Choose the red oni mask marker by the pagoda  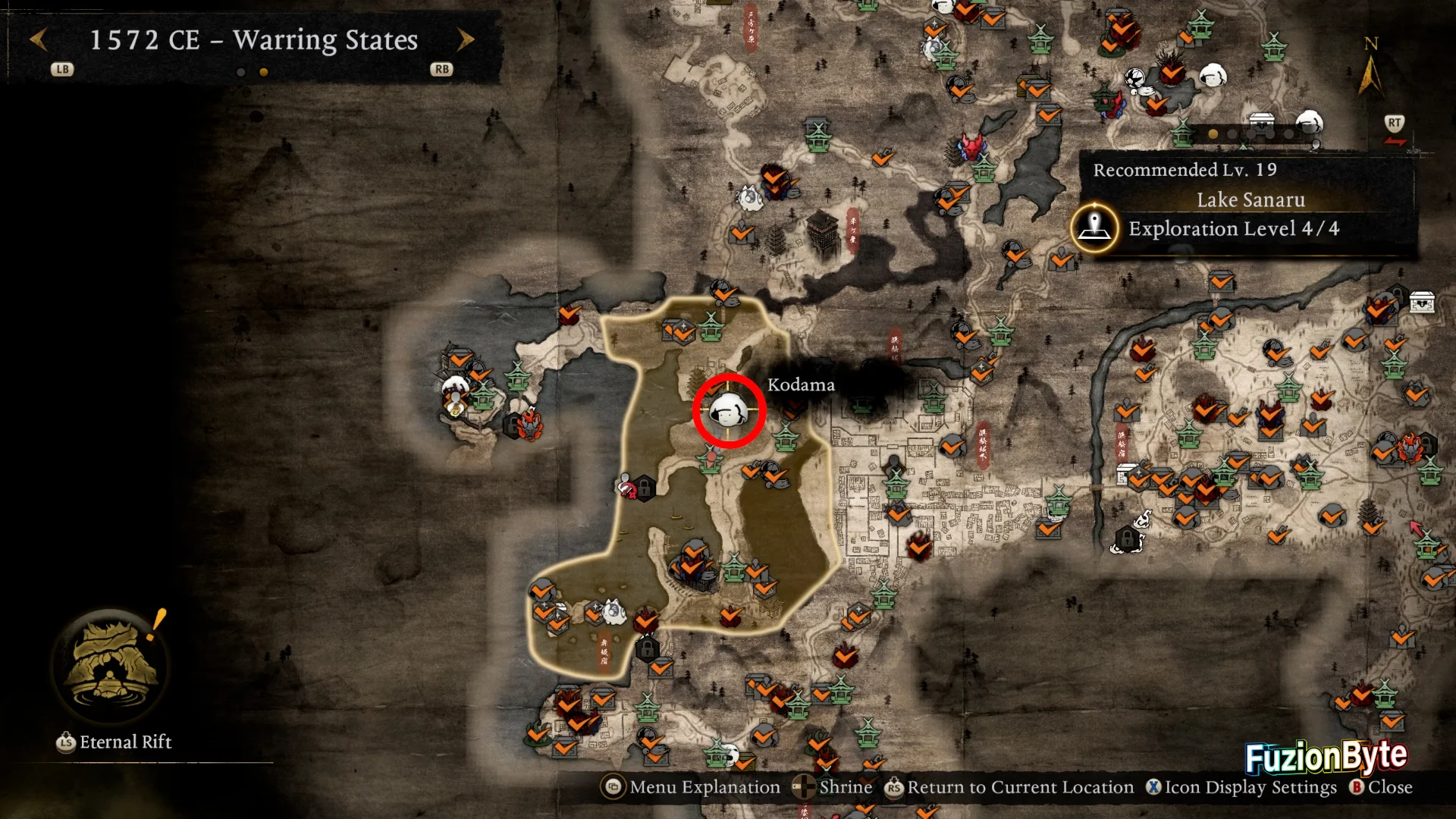[x=971, y=145]
